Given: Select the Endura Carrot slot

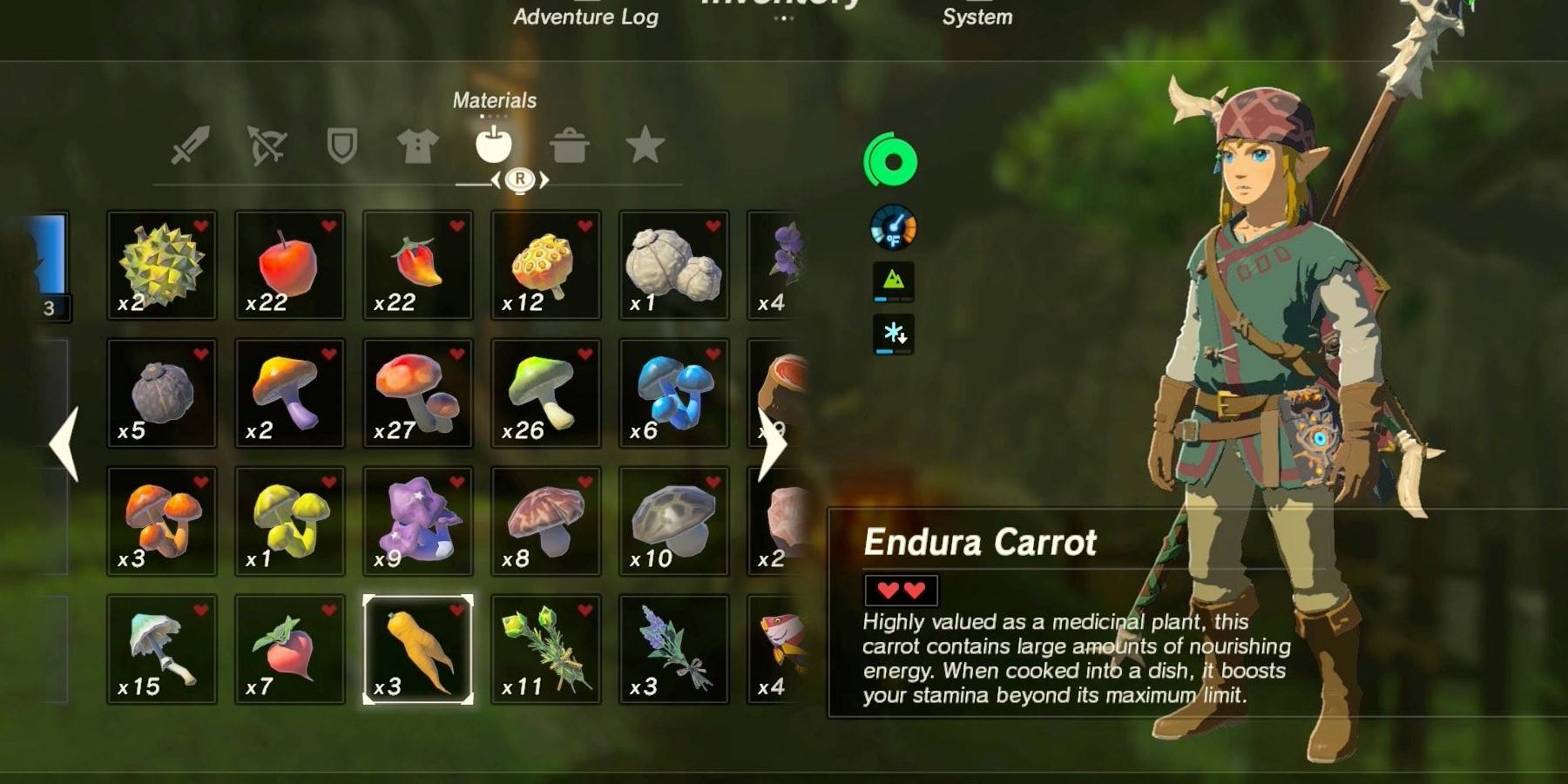Looking at the screenshot, I should [418, 649].
